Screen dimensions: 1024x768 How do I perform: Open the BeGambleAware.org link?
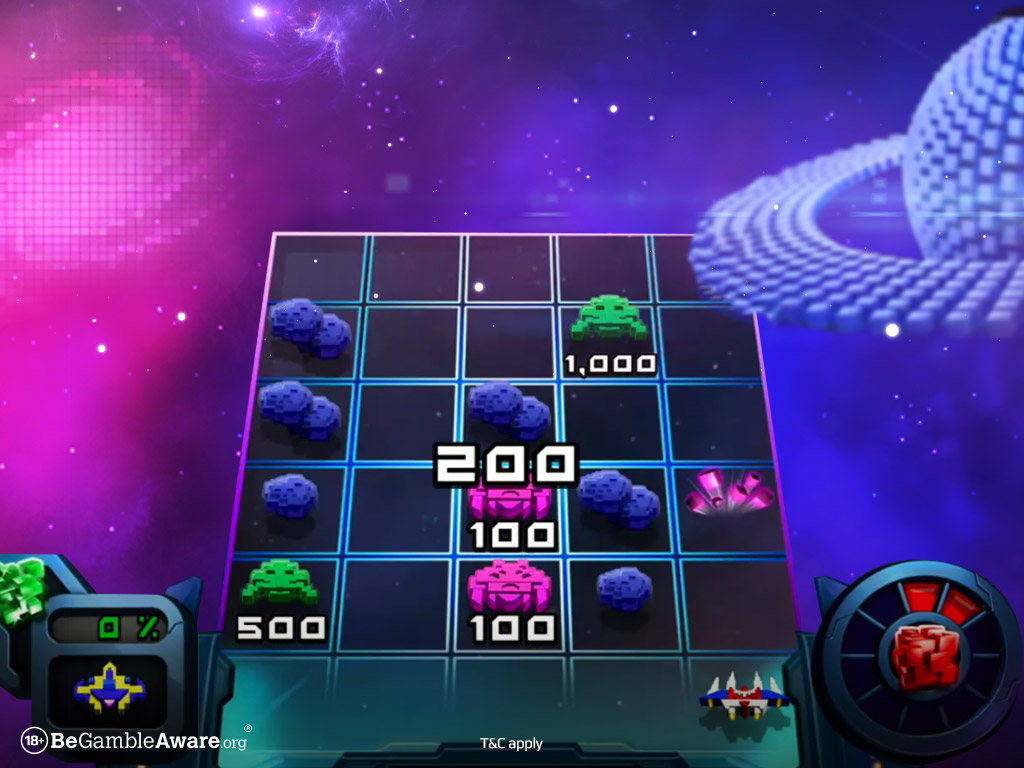[x=135, y=741]
